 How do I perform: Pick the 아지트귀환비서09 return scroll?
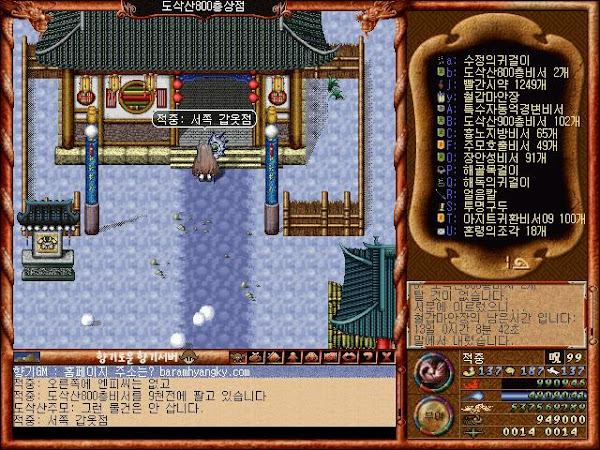click(x=510, y=218)
